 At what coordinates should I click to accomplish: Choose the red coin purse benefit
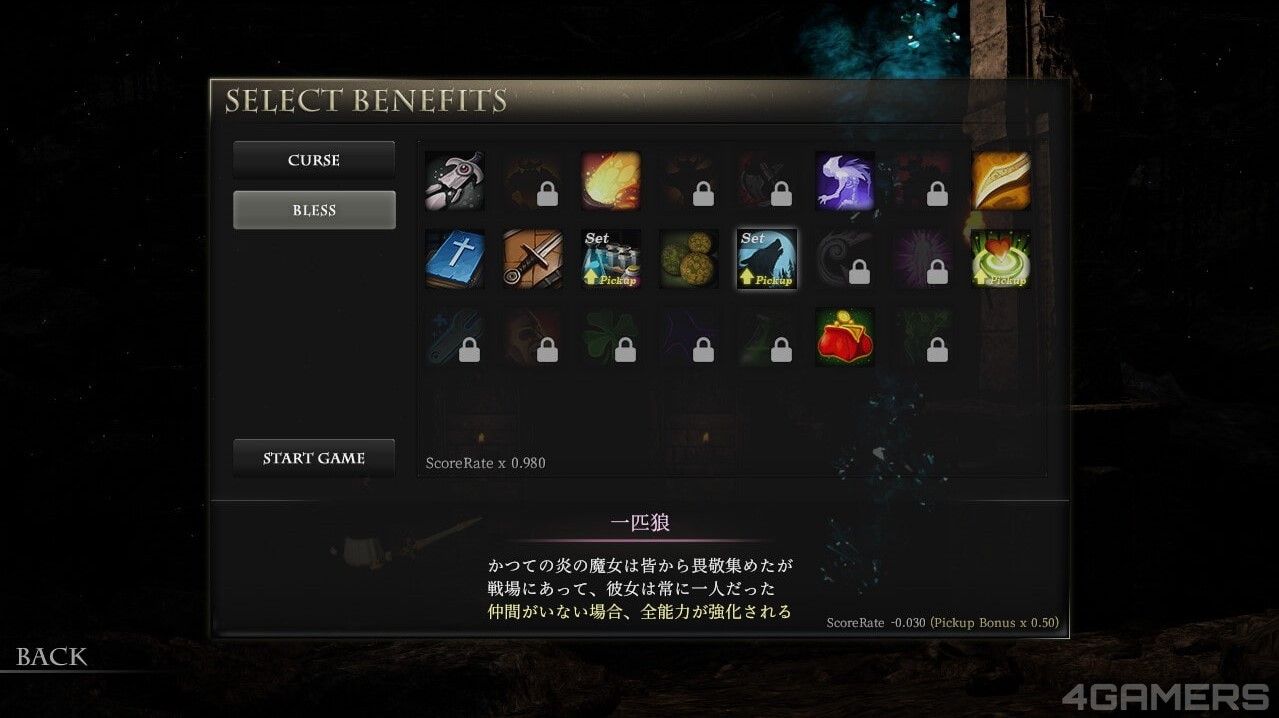tap(845, 337)
